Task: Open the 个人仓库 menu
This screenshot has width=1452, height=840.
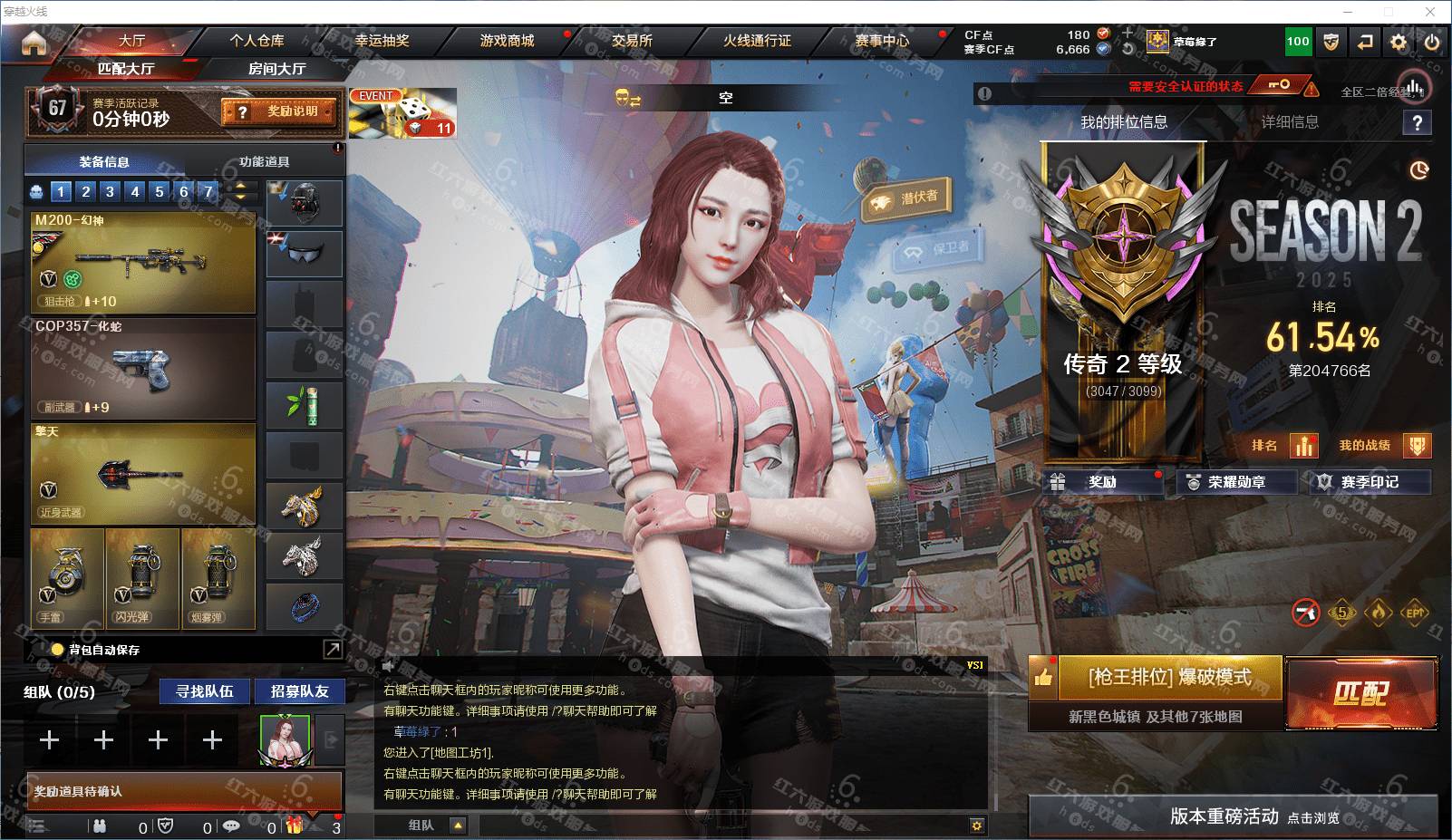Action: point(257,41)
